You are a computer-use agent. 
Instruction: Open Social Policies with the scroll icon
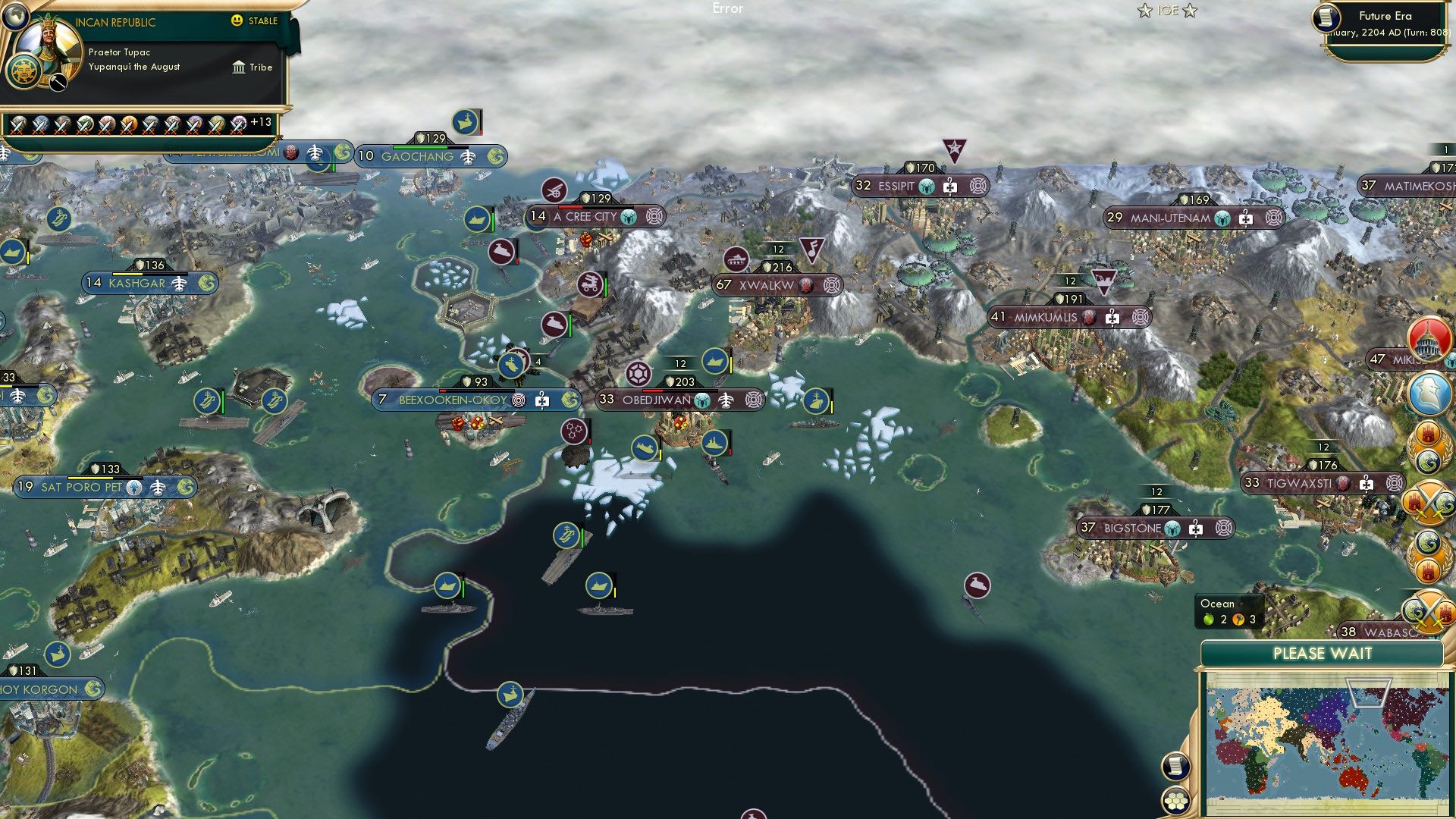[1175, 767]
